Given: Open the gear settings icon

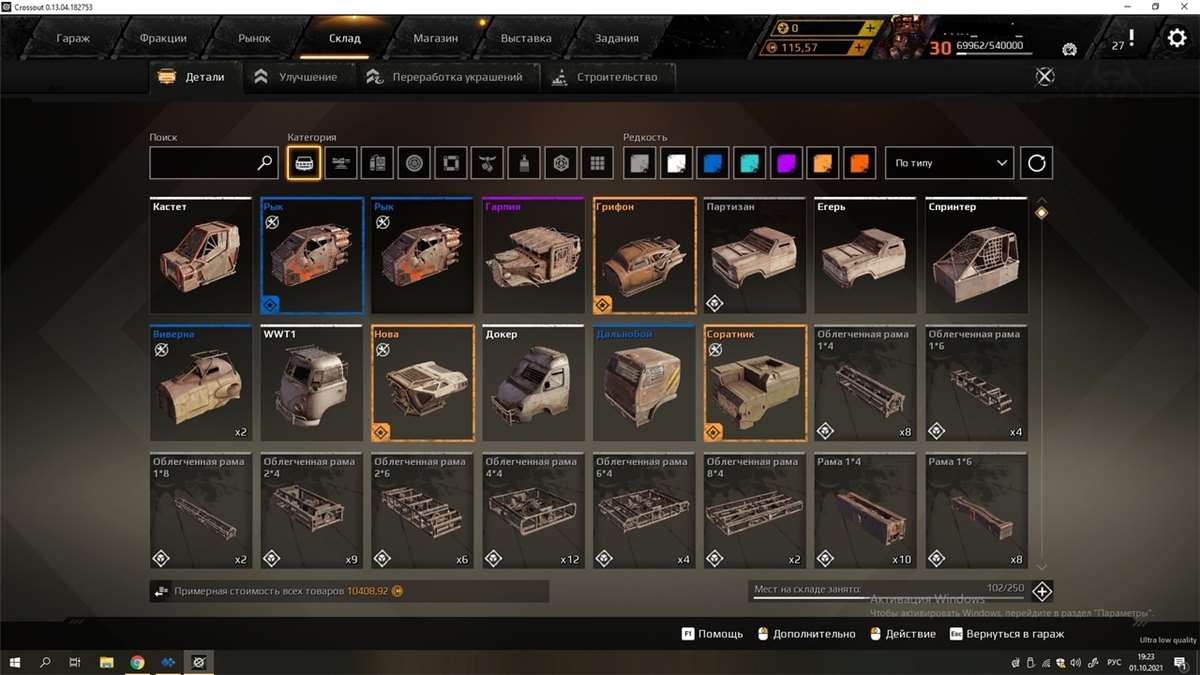Looking at the screenshot, I should click(1176, 39).
